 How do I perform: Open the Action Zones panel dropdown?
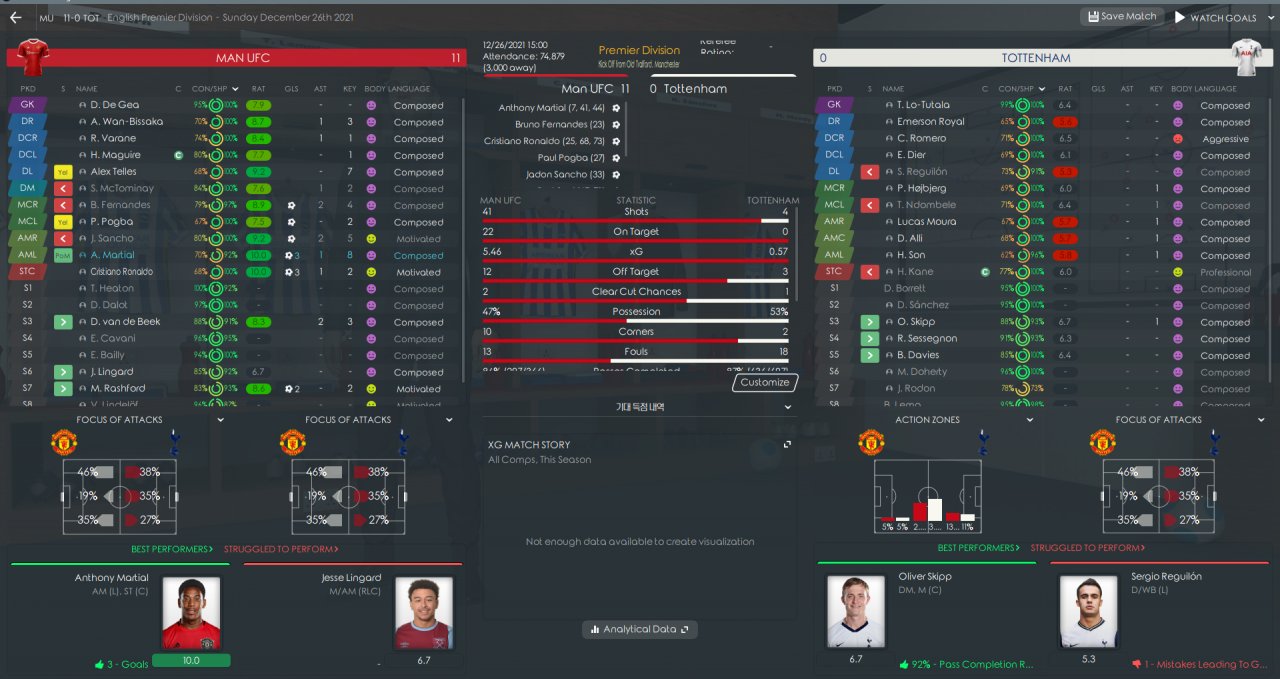click(x=1030, y=420)
